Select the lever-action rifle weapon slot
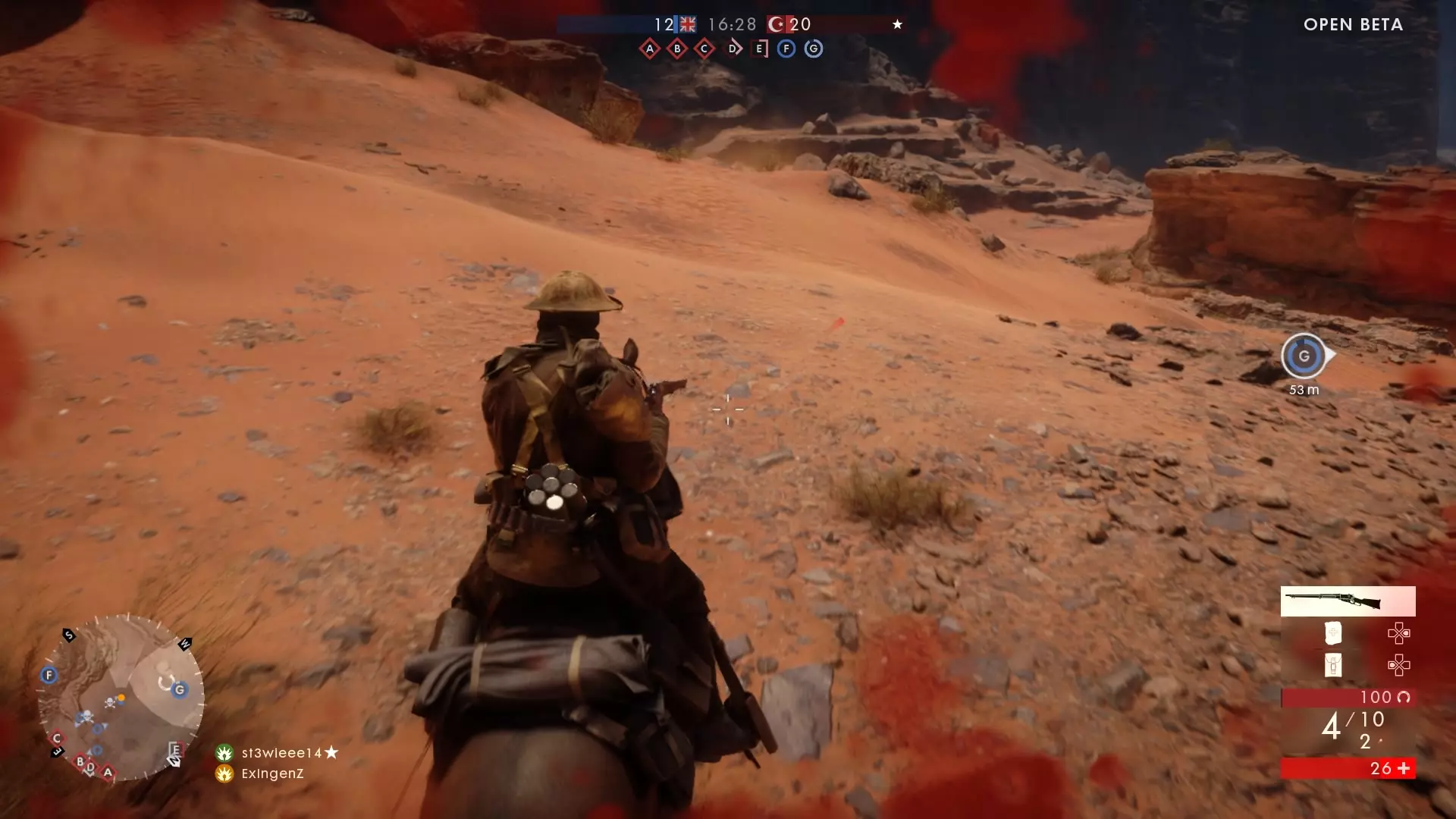 point(1348,601)
